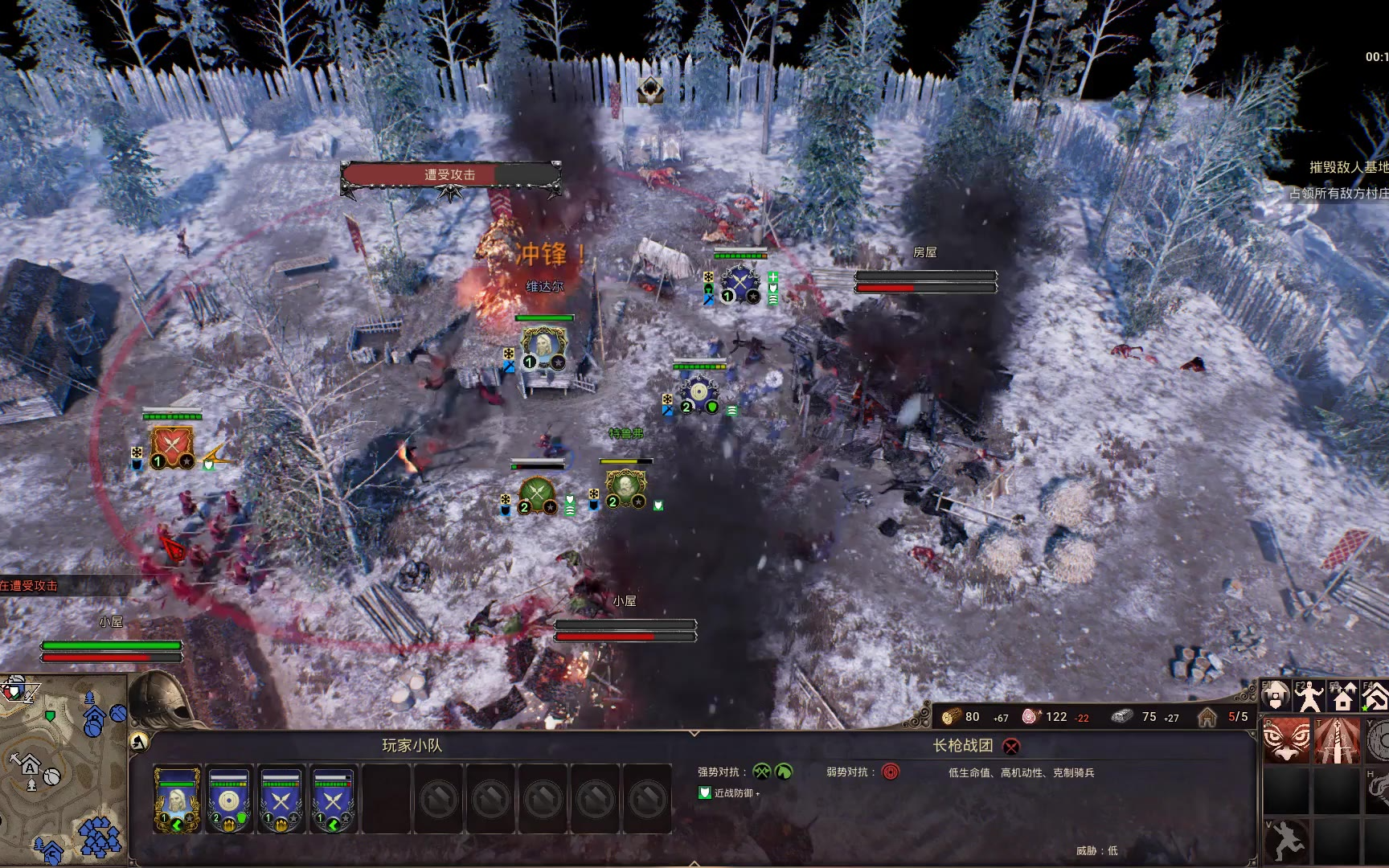Activate the red war-face ability
This screenshot has width=1389, height=868.
click(1286, 740)
